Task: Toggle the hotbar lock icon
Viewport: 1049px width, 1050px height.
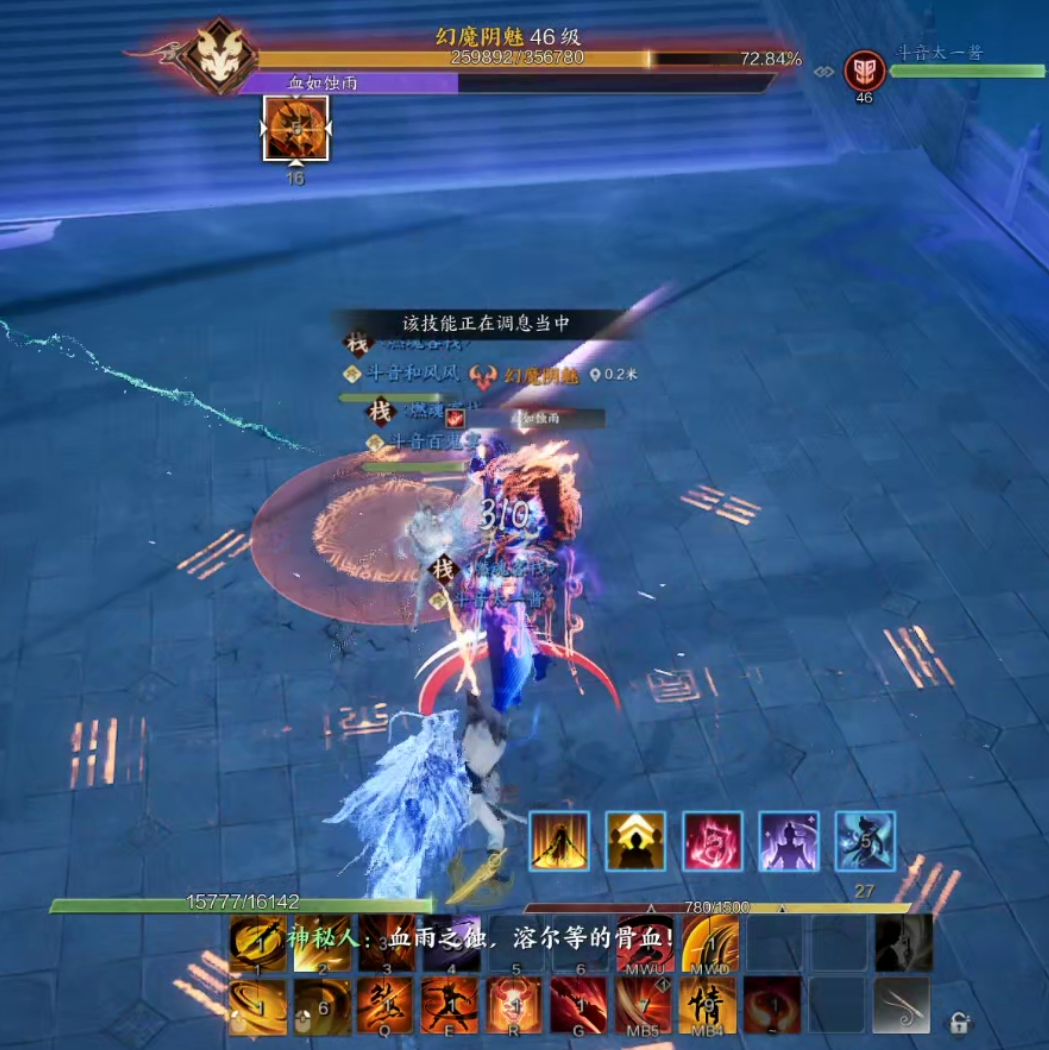Action: tap(959, 1022)
